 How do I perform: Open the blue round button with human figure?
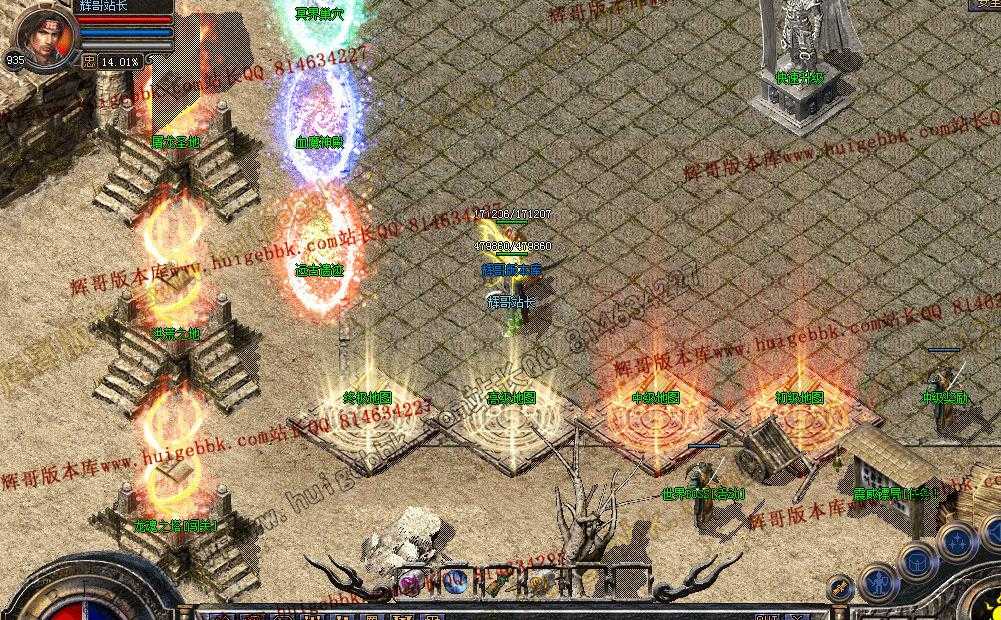point(880,581)
